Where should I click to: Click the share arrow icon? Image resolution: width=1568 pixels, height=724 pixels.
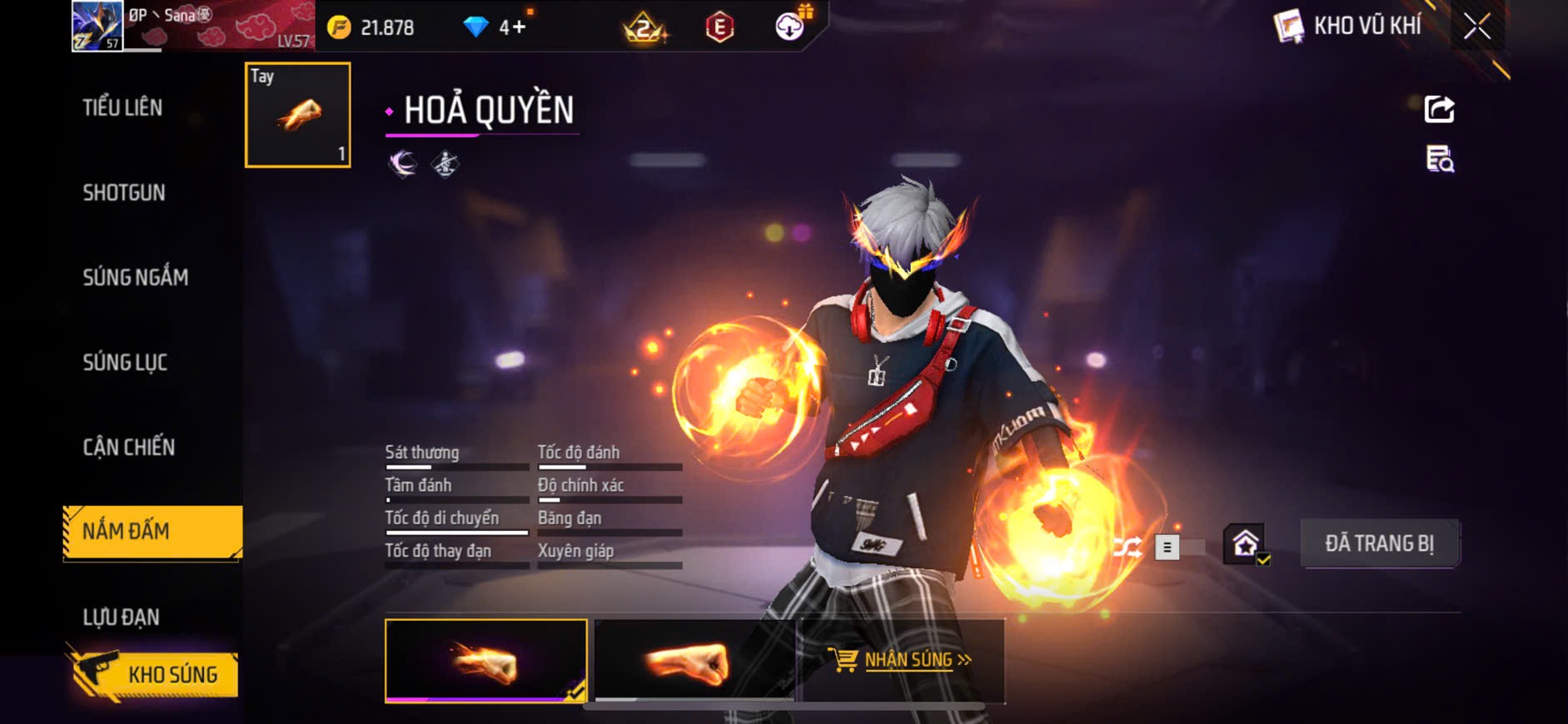[x=1439, y=109]
